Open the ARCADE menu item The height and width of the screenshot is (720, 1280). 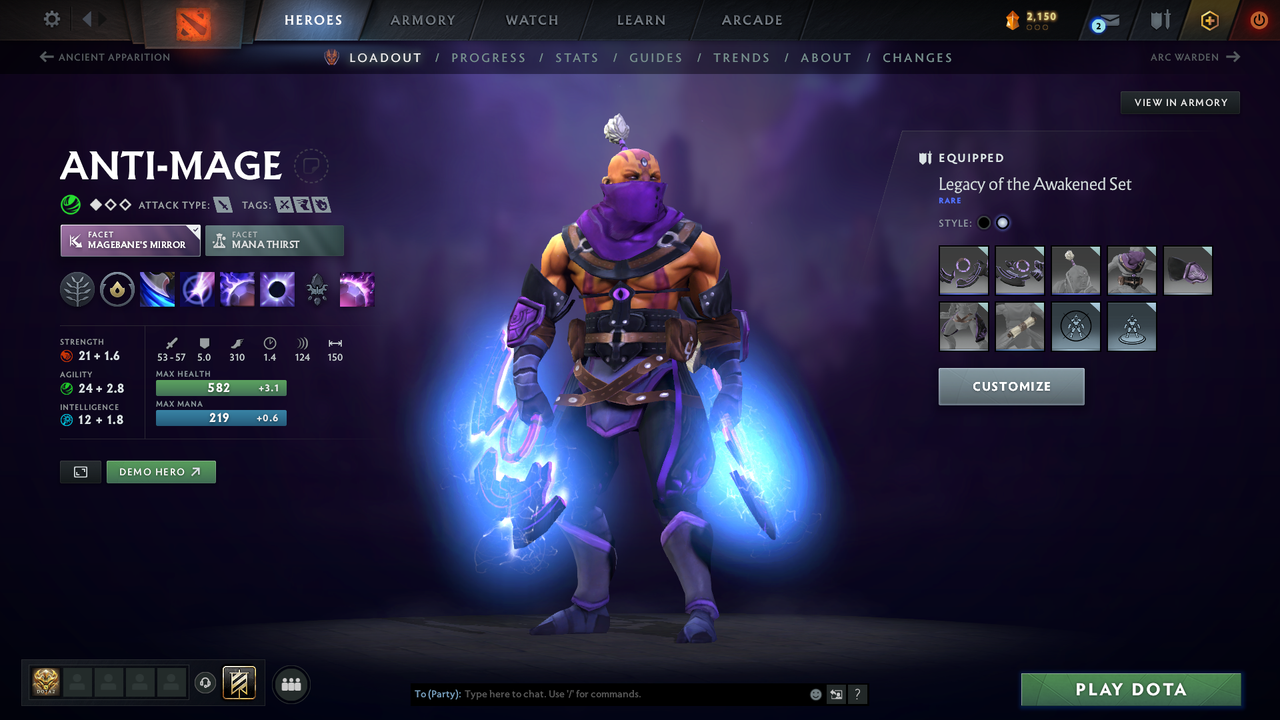tap(751, 19)
